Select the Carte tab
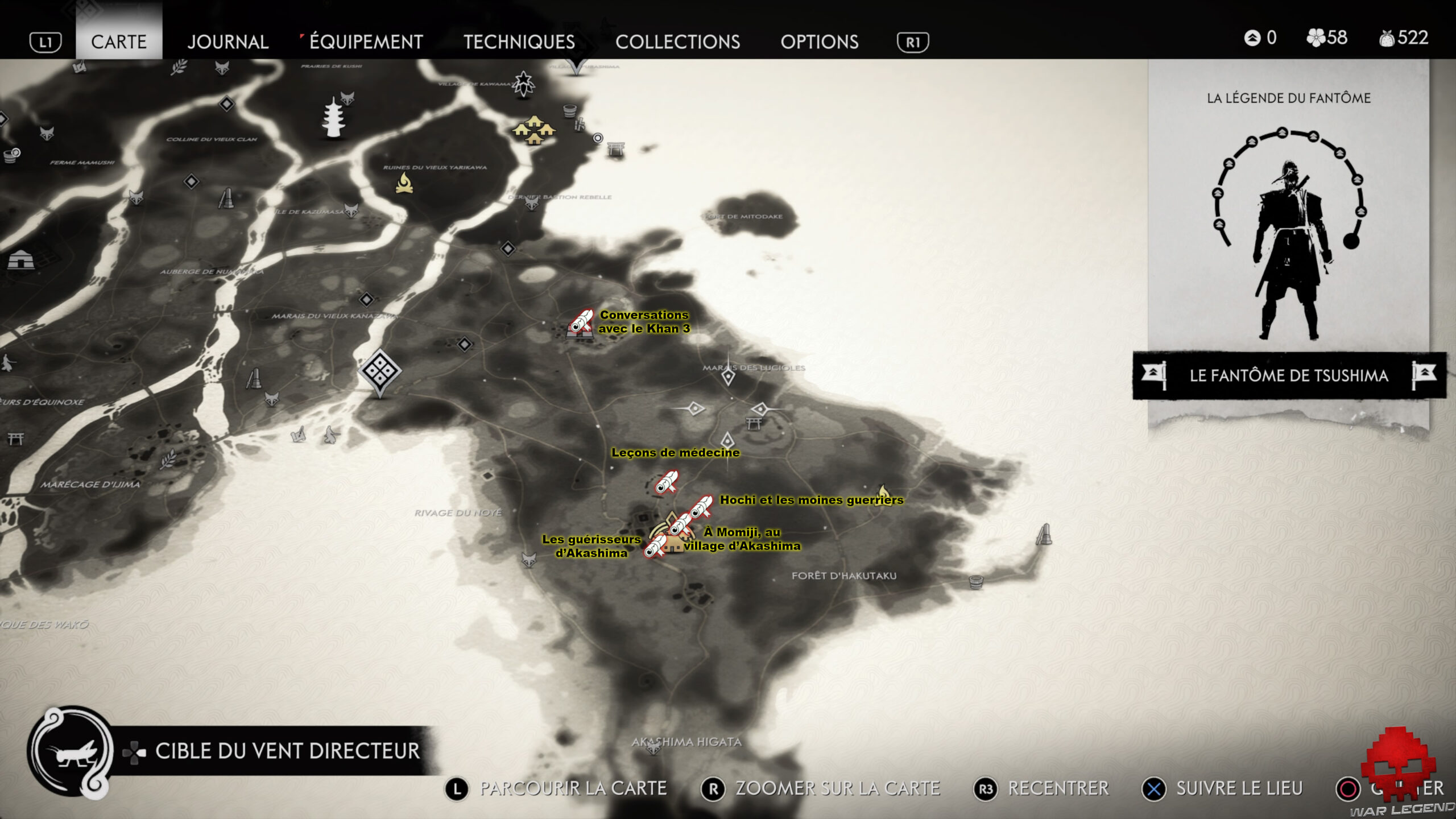The image size is (1456, 819). (119, 42)
